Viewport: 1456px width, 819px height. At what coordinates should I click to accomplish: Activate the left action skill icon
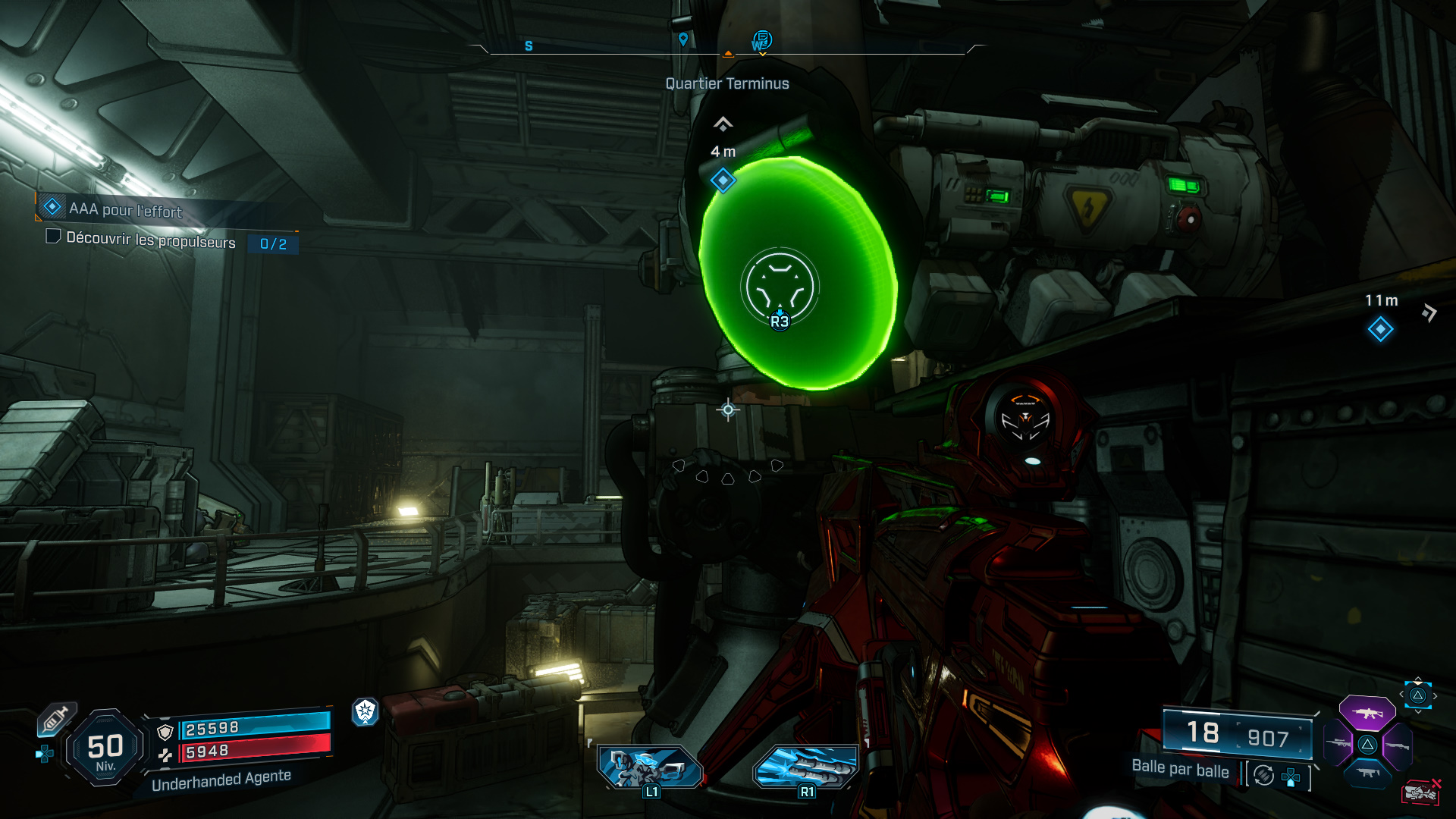pos(650,767)
